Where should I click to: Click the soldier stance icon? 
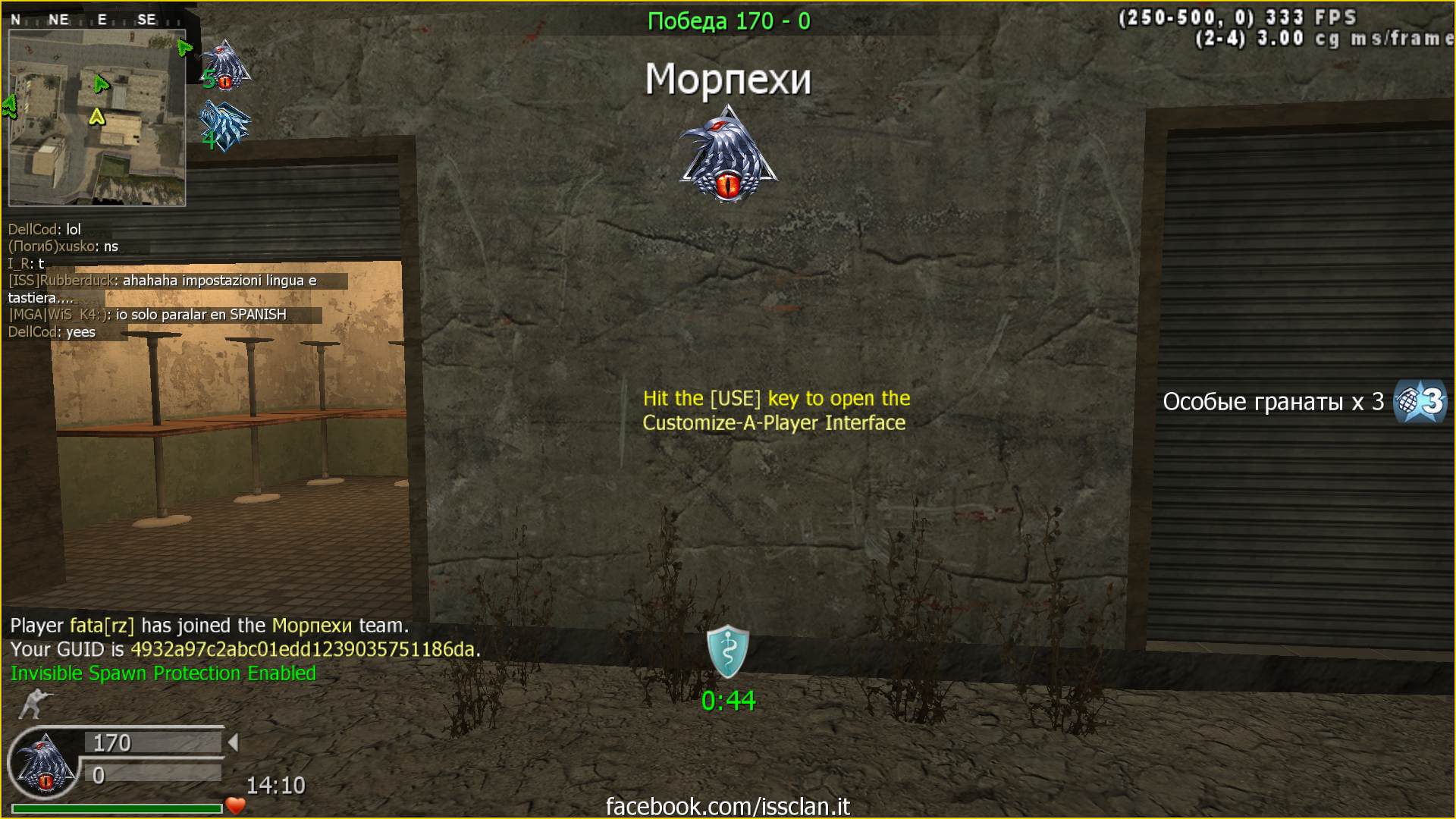pyautogui.click(x=33, y=704)
